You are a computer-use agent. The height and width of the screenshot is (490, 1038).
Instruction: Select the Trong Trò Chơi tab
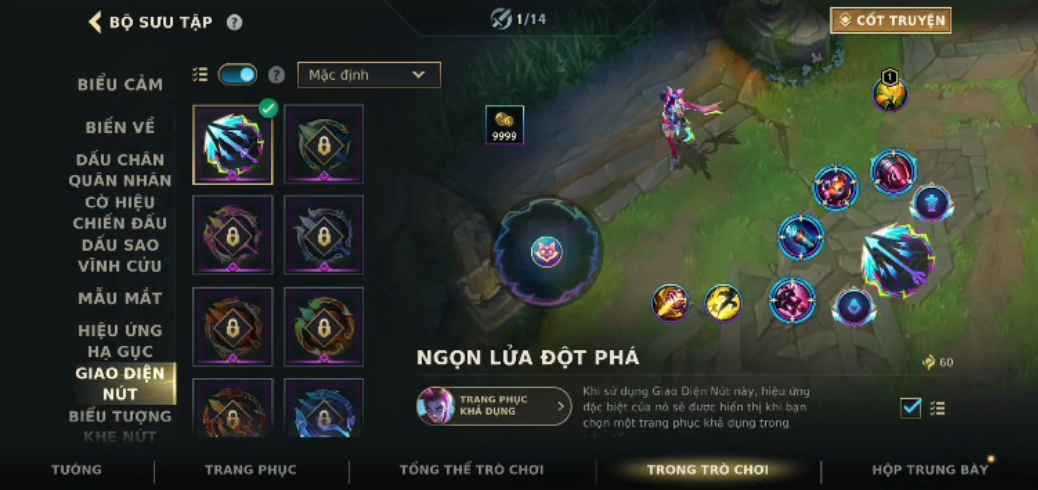click(x=707, y=470)
